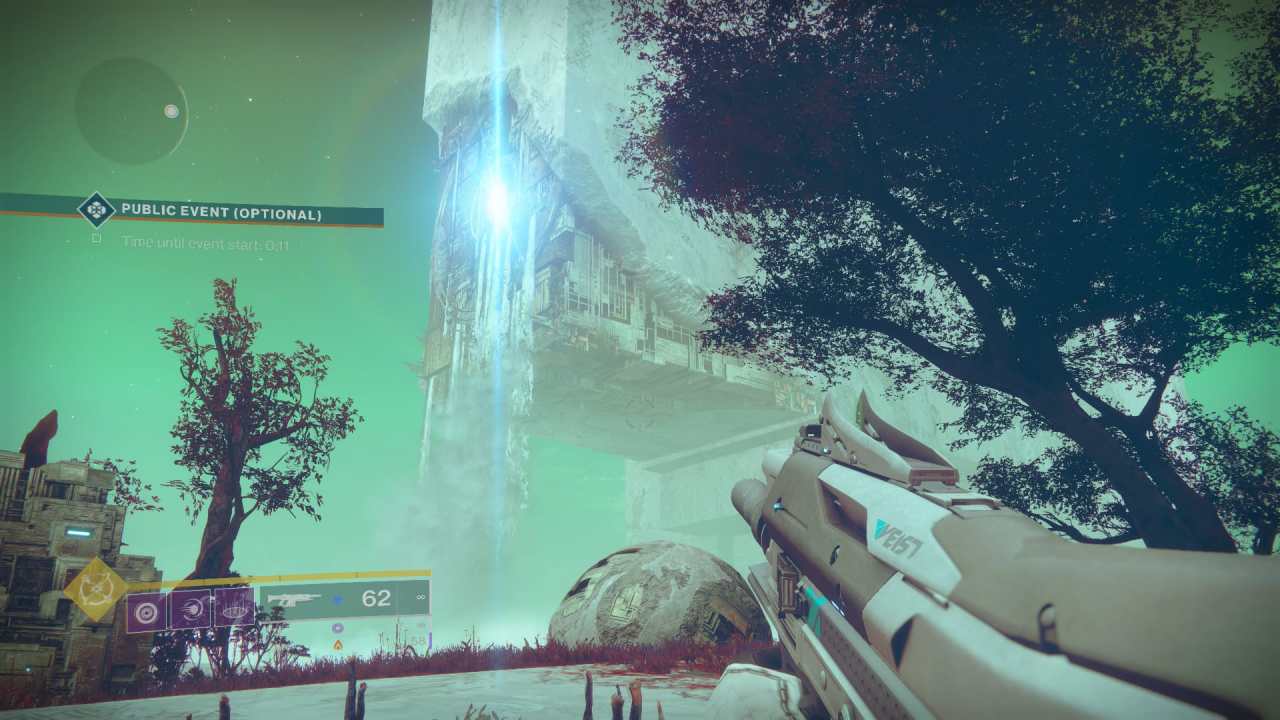This screenshot has height=720, width=1280.
Task: Select the blue diamond ammo type indicator
Action: pos(336,597)
